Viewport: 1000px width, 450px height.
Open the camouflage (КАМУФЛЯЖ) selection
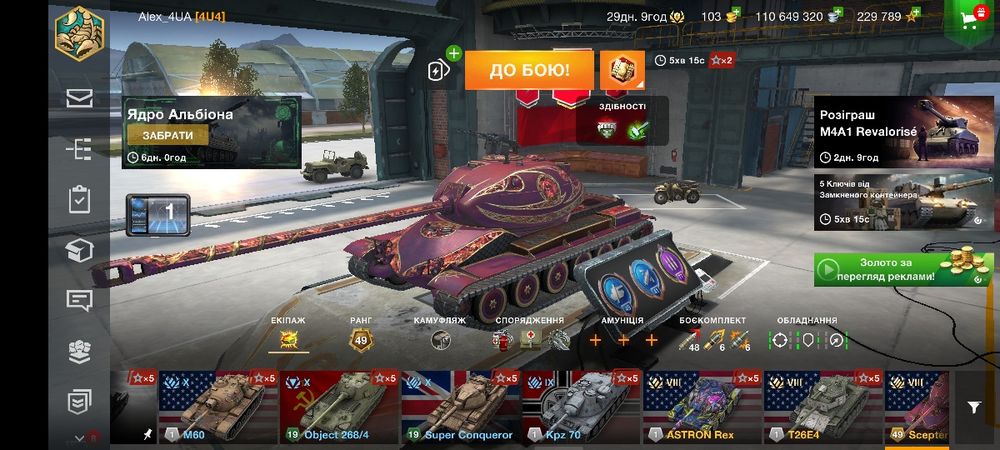pyautogui.click(x=440, y=340)
